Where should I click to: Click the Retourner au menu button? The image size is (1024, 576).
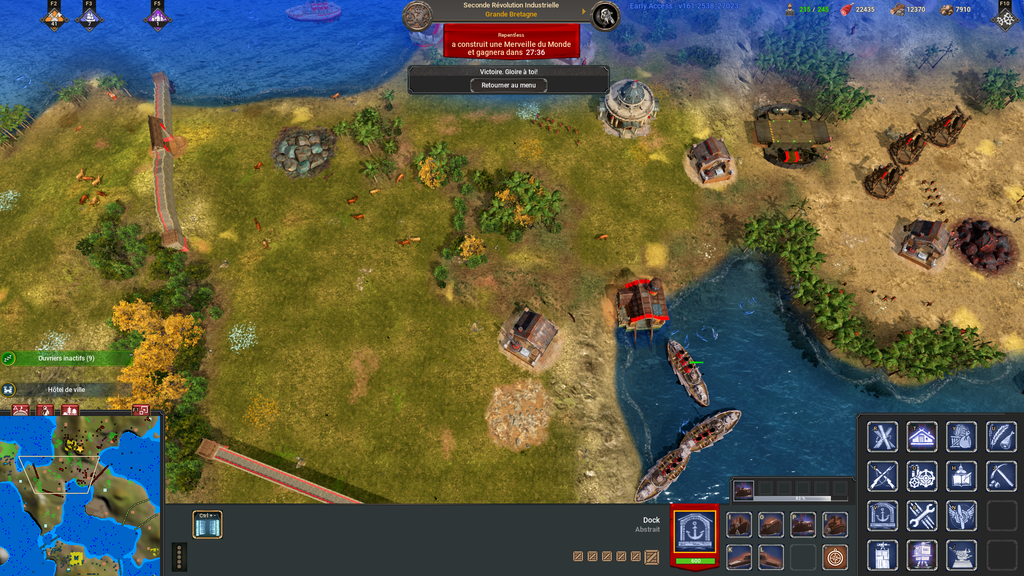point(509,86)
